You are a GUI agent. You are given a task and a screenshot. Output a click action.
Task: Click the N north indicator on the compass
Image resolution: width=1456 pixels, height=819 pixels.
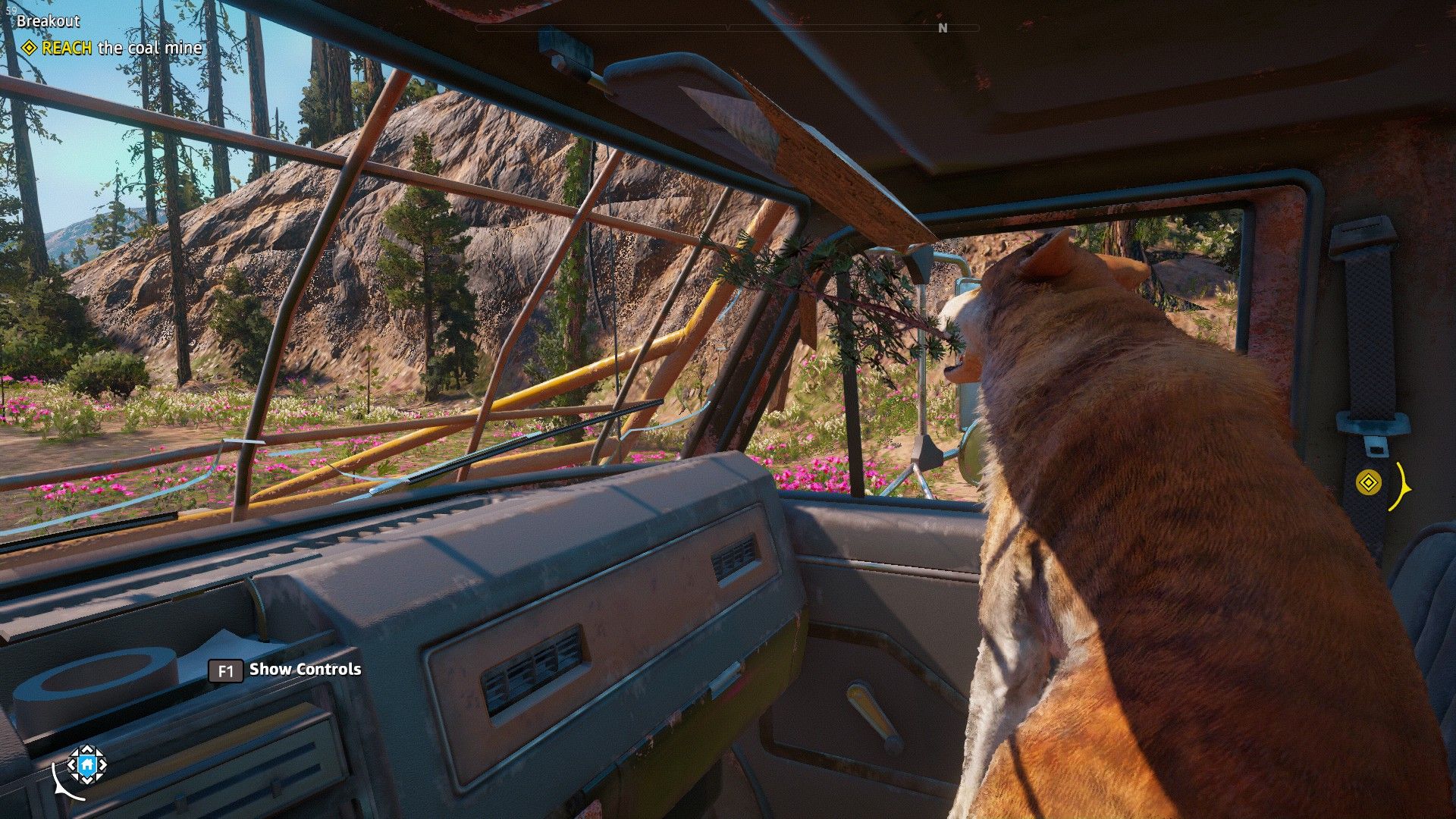(x=944, y=28)
